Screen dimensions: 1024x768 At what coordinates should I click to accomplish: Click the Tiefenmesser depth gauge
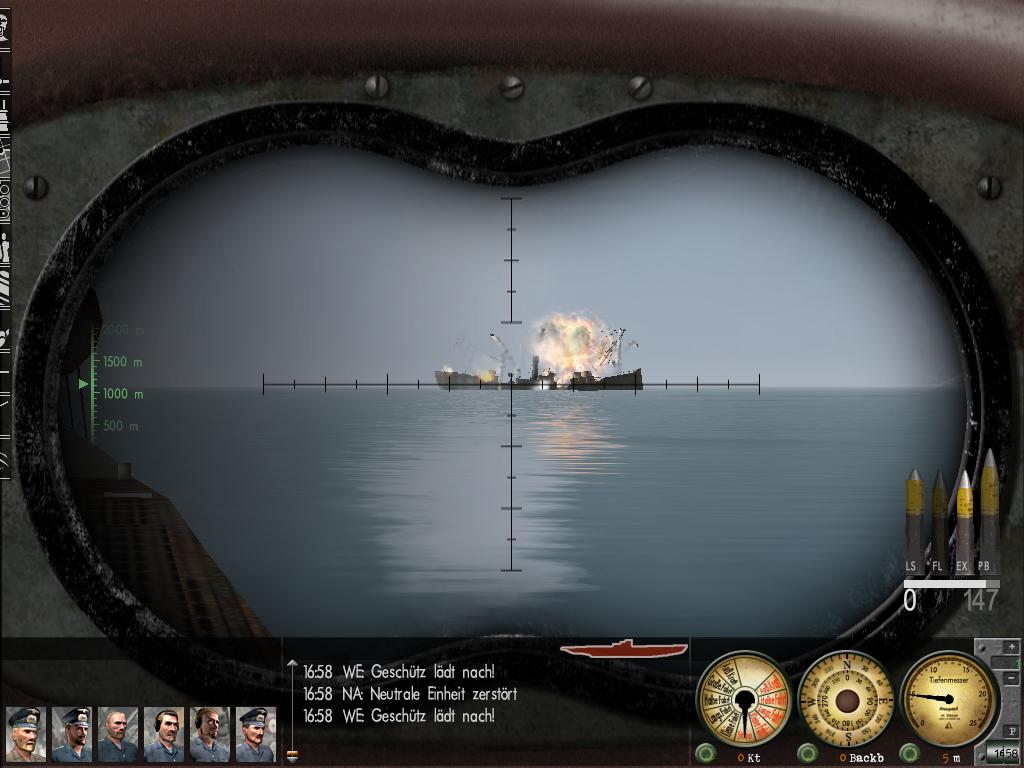click(x=949, y=697)
